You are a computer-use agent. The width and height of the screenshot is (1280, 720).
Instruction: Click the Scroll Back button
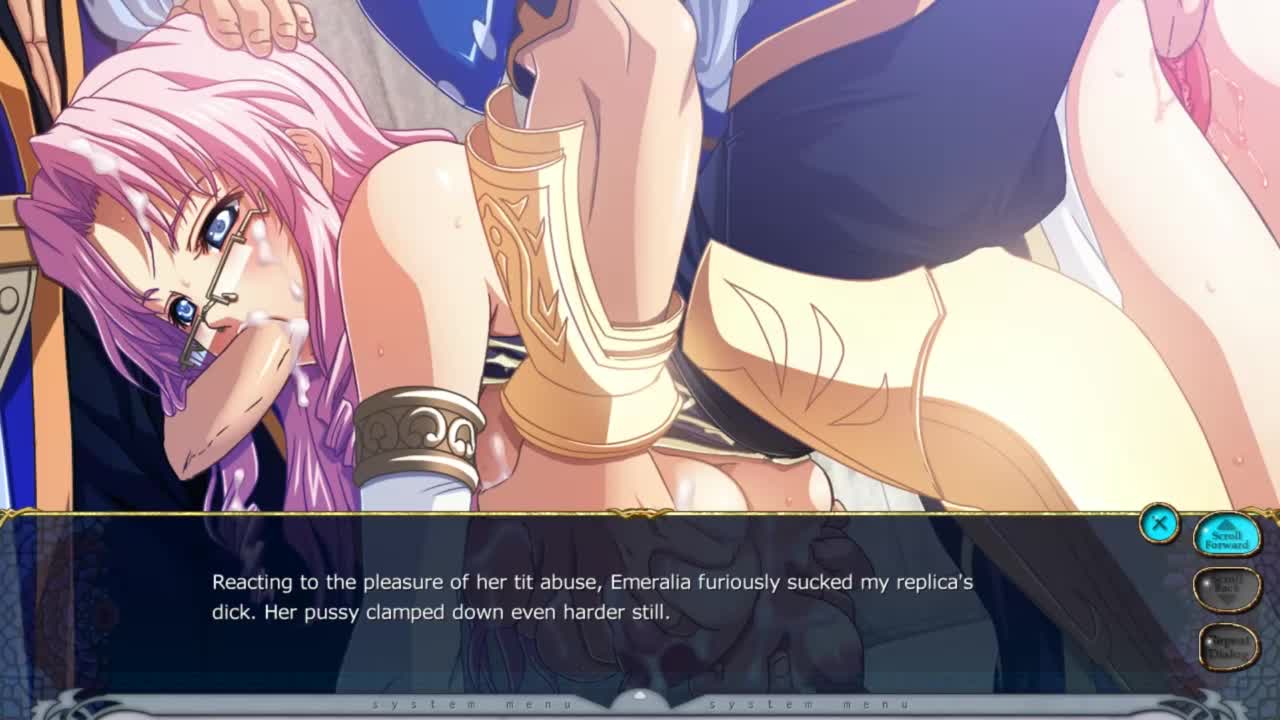click(x=1227, y=590)
